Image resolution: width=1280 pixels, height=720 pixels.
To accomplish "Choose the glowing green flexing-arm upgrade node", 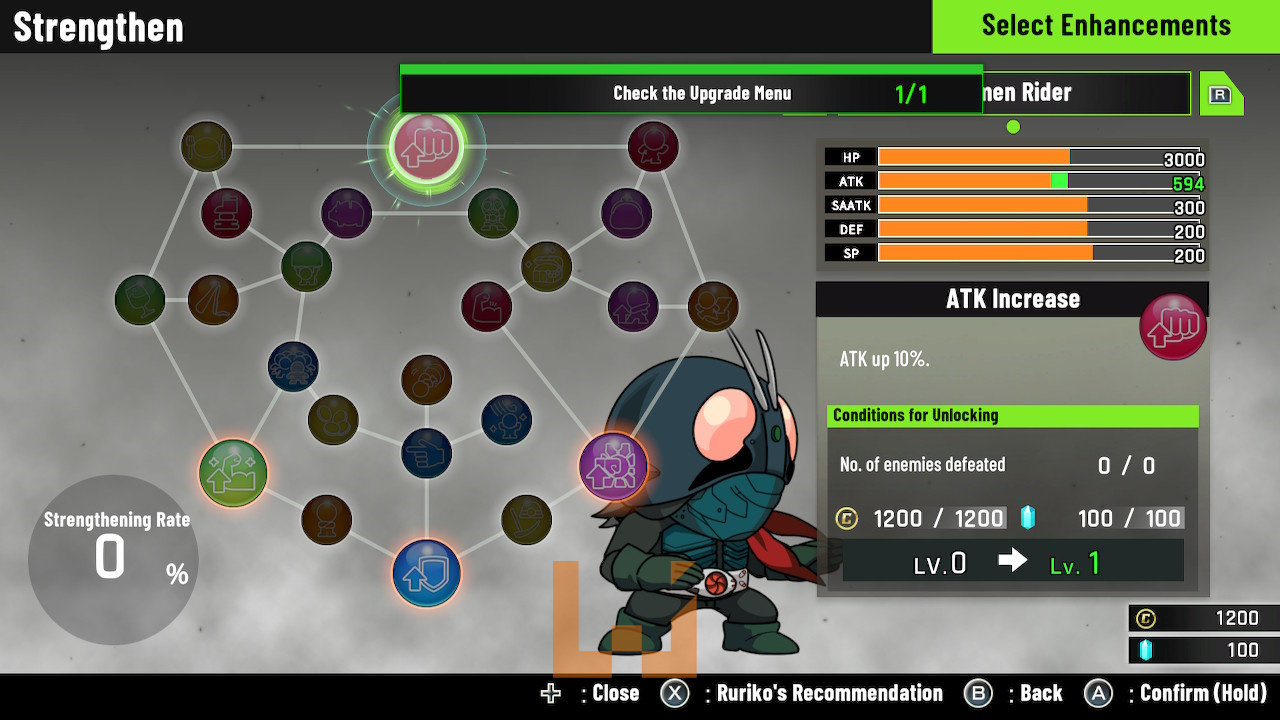I will 233,473.
